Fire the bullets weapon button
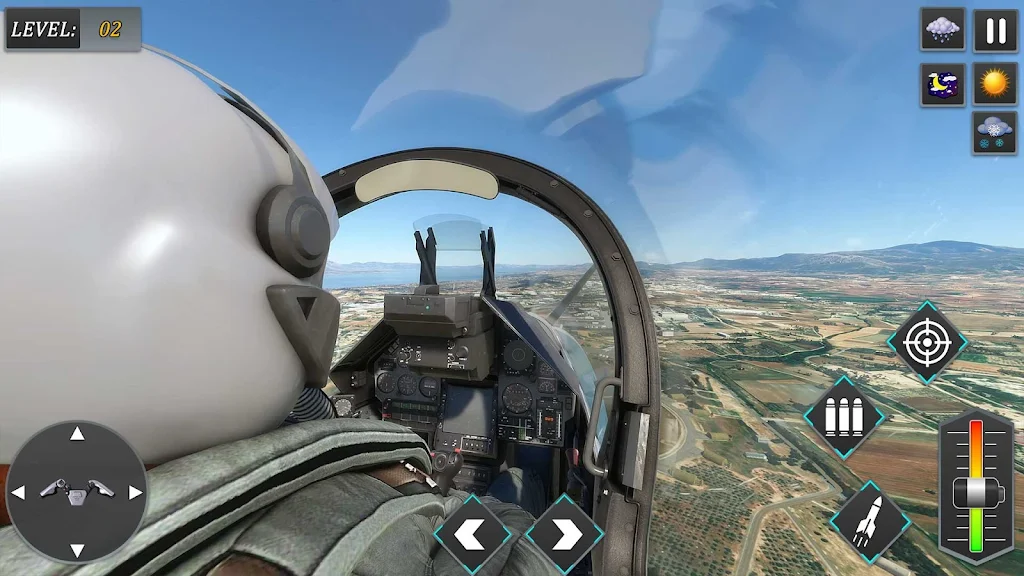Screen dimensions: 1024x576 pos(843,417)
